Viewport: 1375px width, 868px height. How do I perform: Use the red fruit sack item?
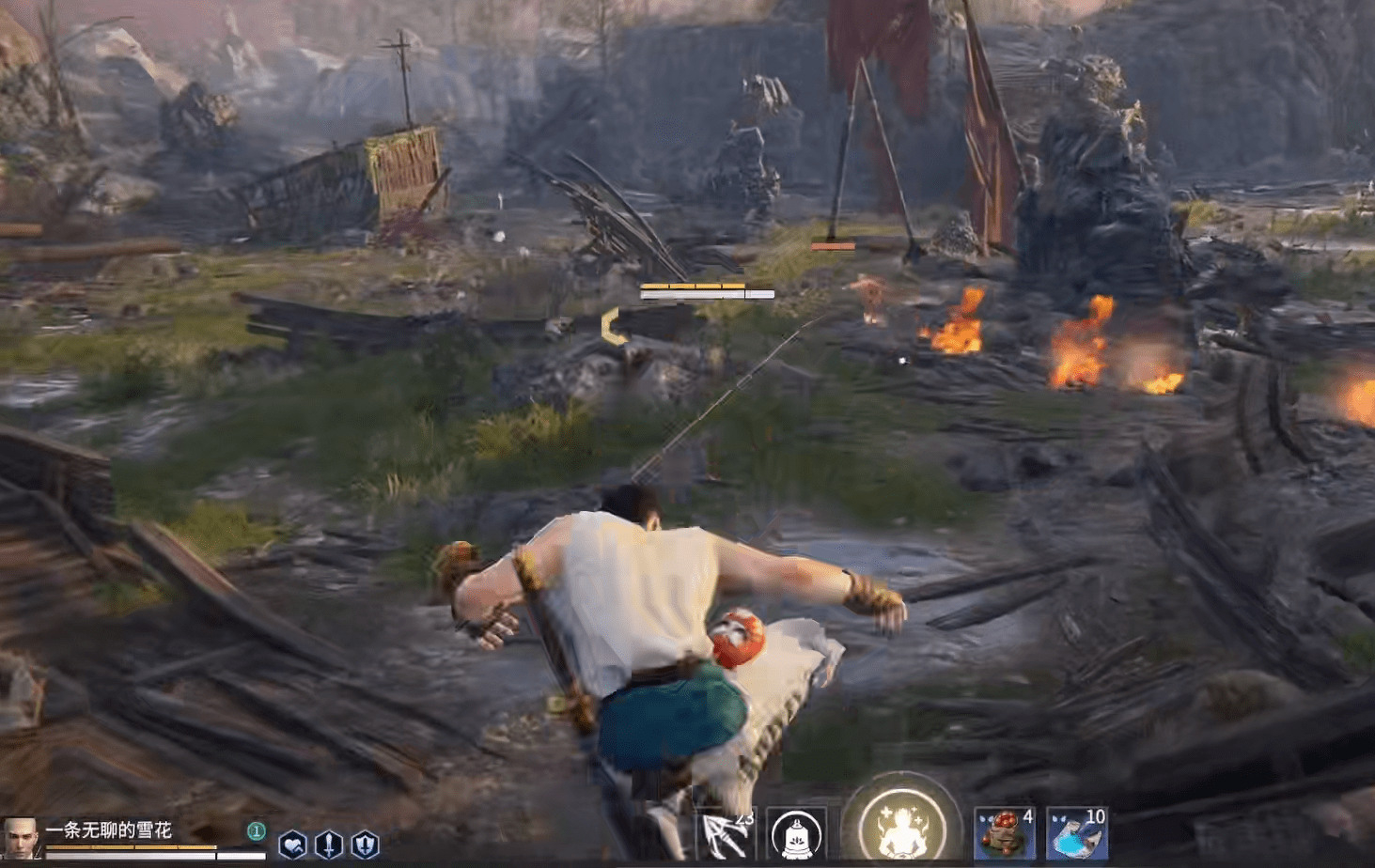1004,834
